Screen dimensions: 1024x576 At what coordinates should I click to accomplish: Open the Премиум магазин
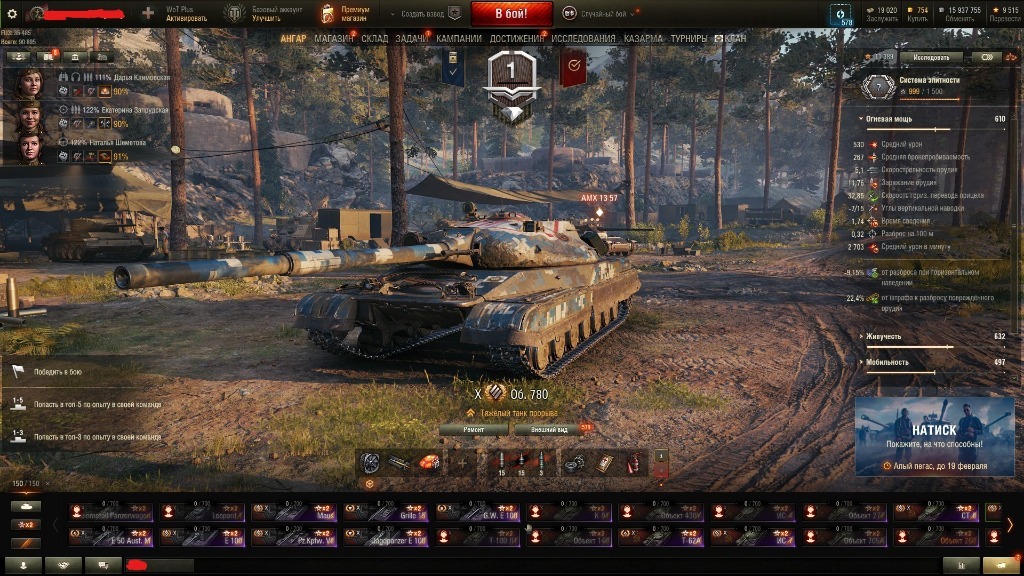tap(346, 14)
